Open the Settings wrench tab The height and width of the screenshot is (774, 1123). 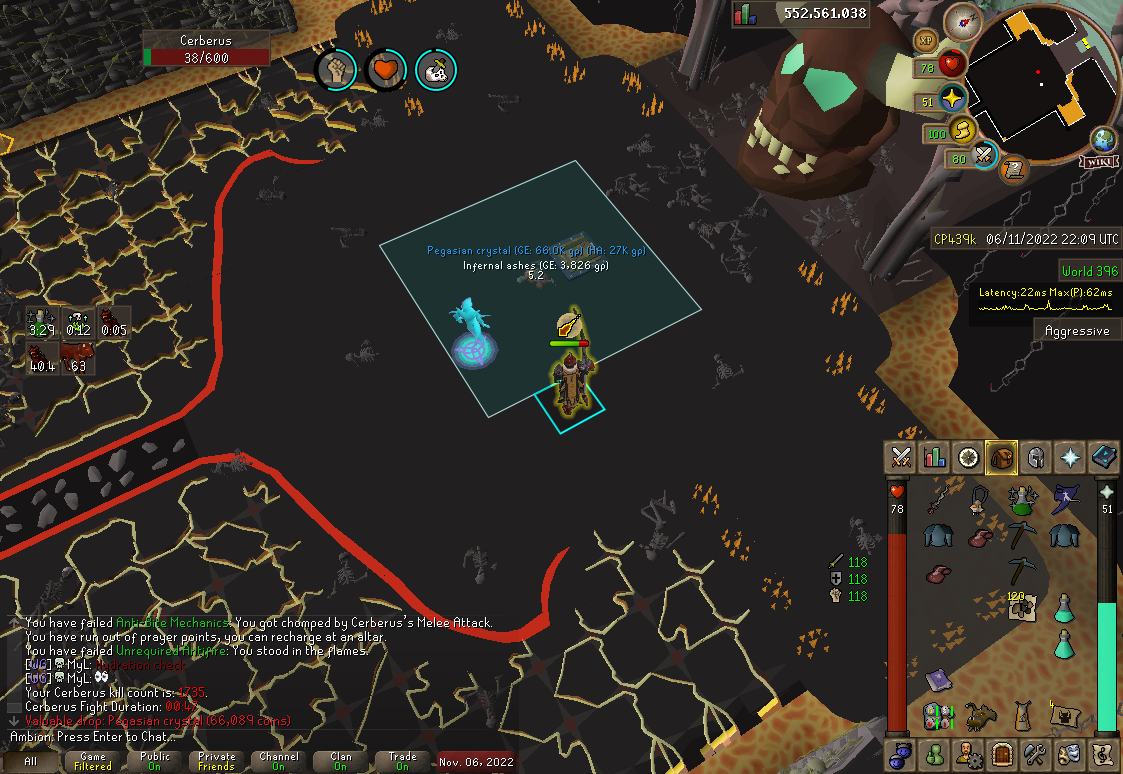[1036, 753]
